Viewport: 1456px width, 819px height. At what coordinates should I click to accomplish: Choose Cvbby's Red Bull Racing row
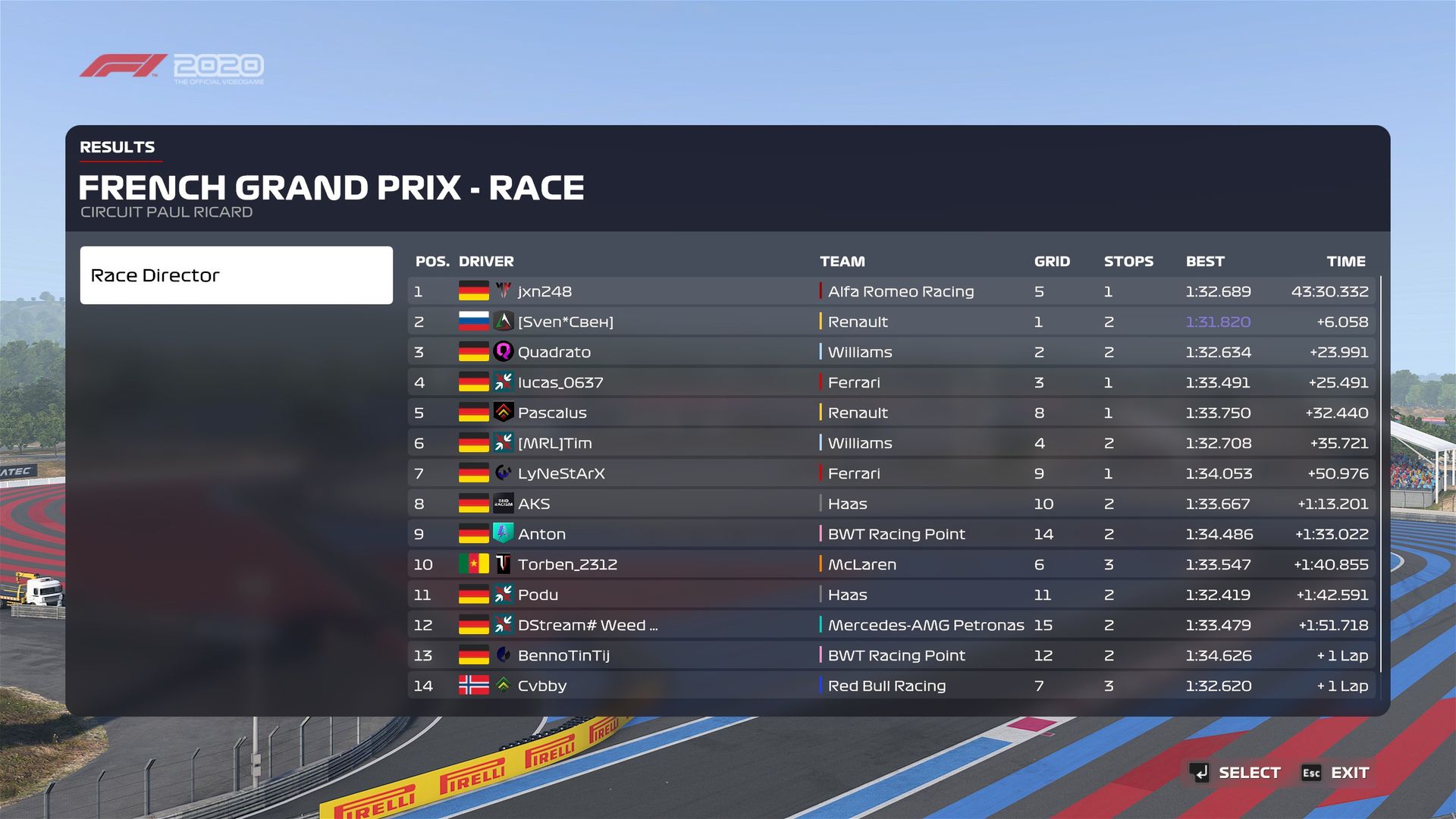(x=891, y=686)
